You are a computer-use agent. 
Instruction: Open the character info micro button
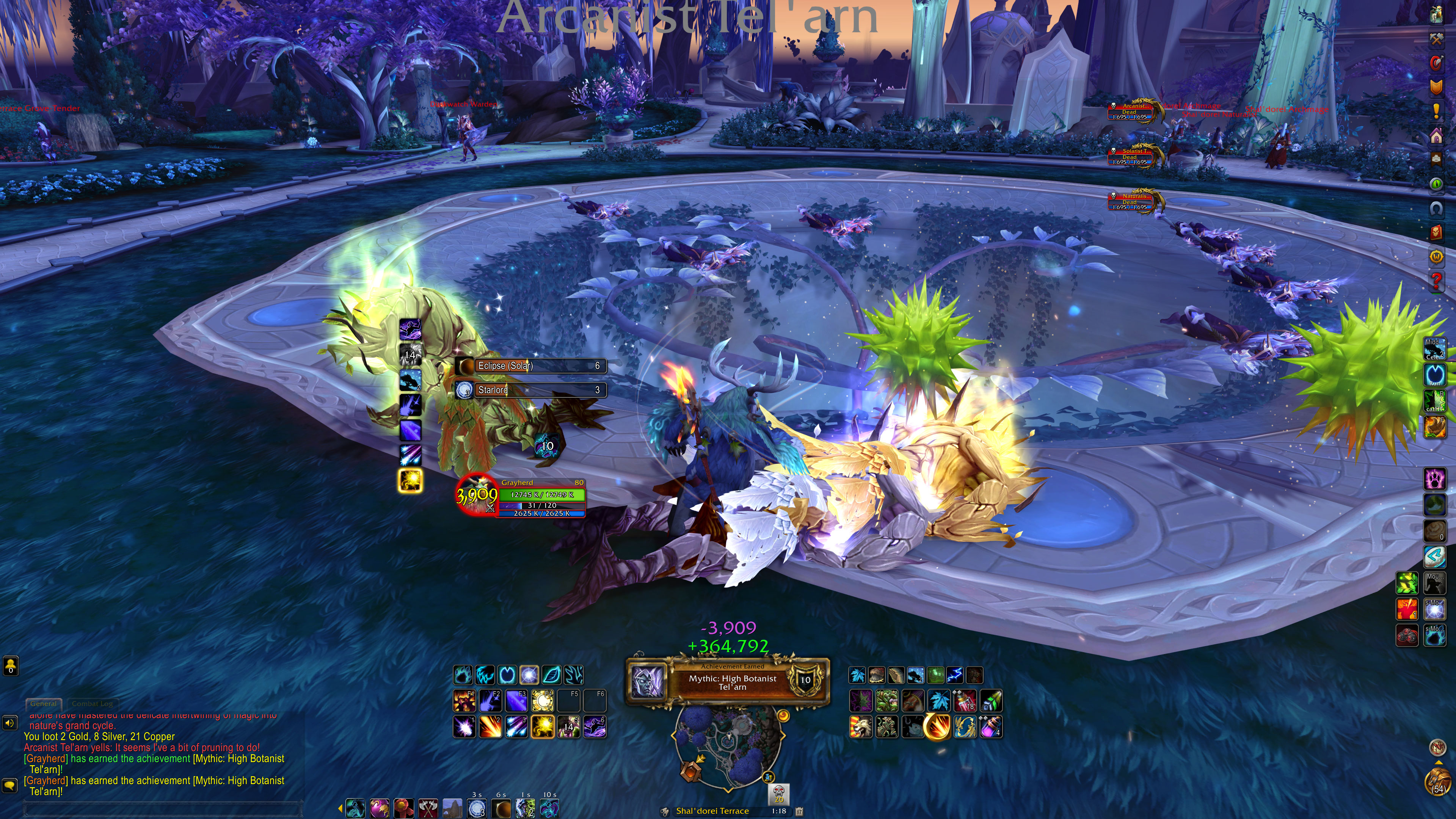pyautogui.click(x=1436, y=15)
